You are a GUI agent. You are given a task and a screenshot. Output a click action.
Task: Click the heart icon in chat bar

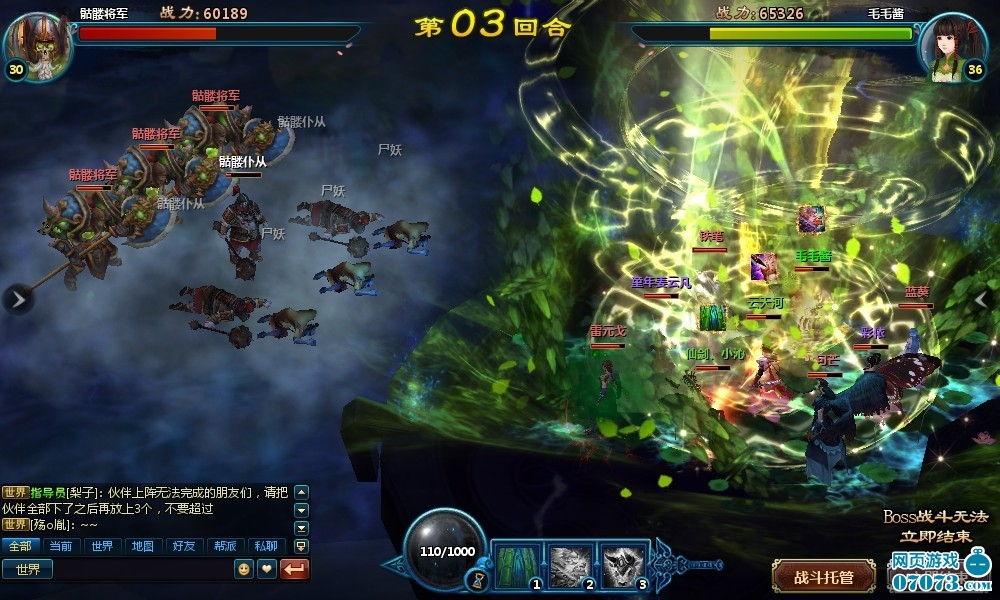coord(267,569)
